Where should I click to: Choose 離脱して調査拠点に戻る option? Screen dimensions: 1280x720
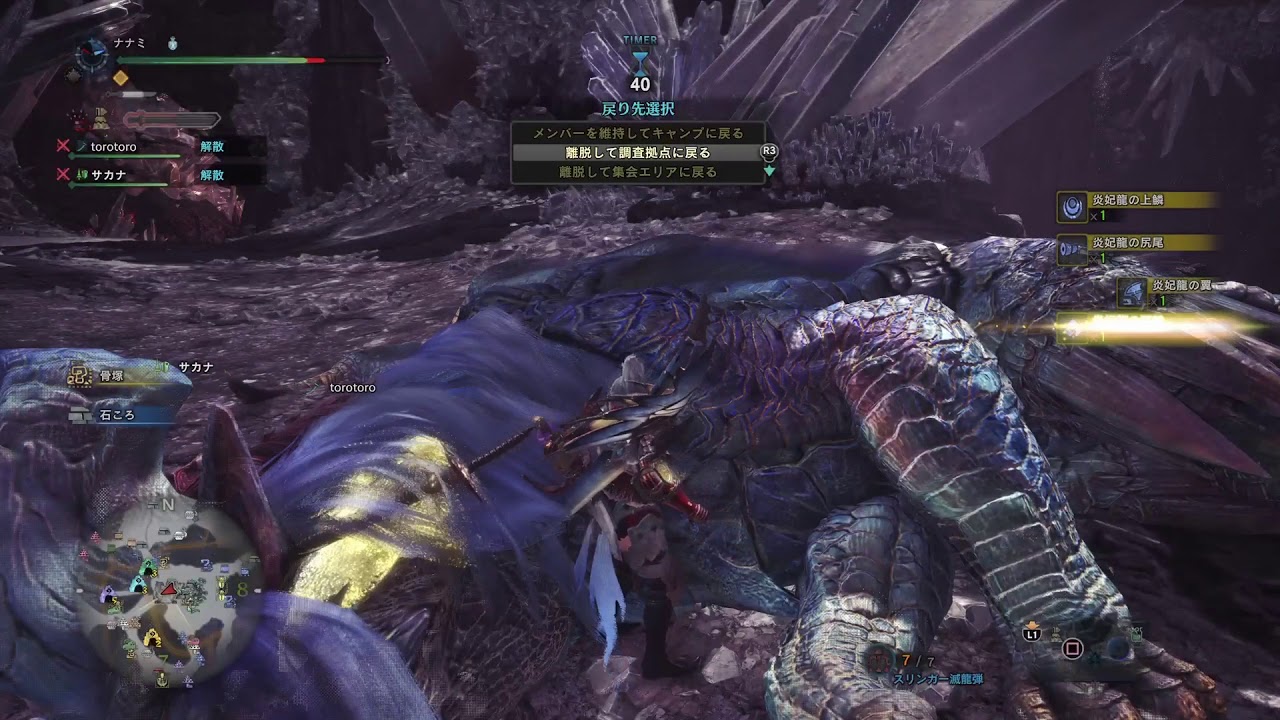click(637, 153)
